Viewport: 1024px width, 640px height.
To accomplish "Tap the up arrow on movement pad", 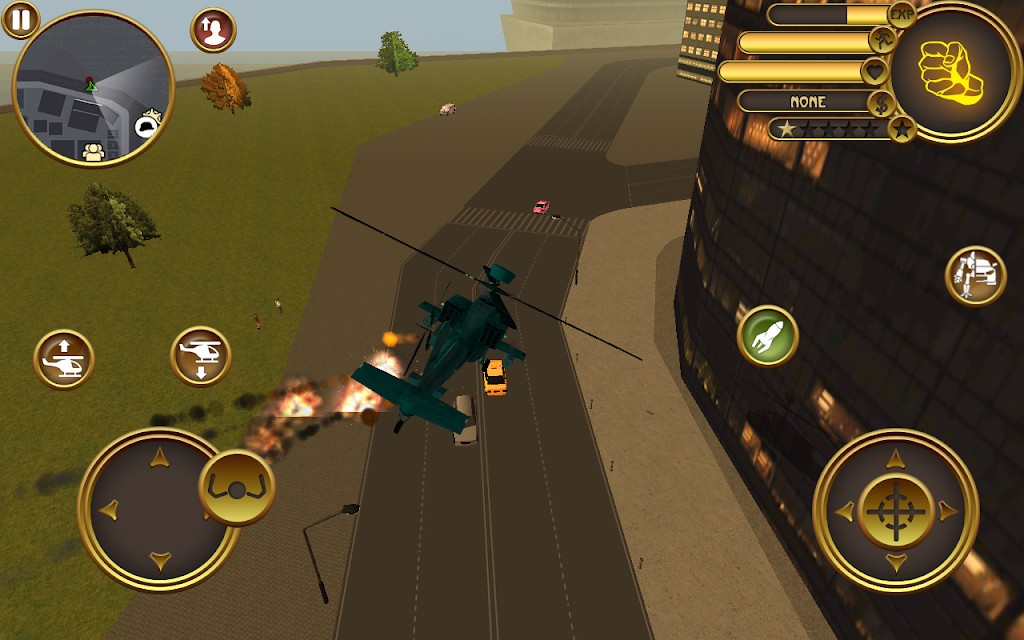I will 158,459.
